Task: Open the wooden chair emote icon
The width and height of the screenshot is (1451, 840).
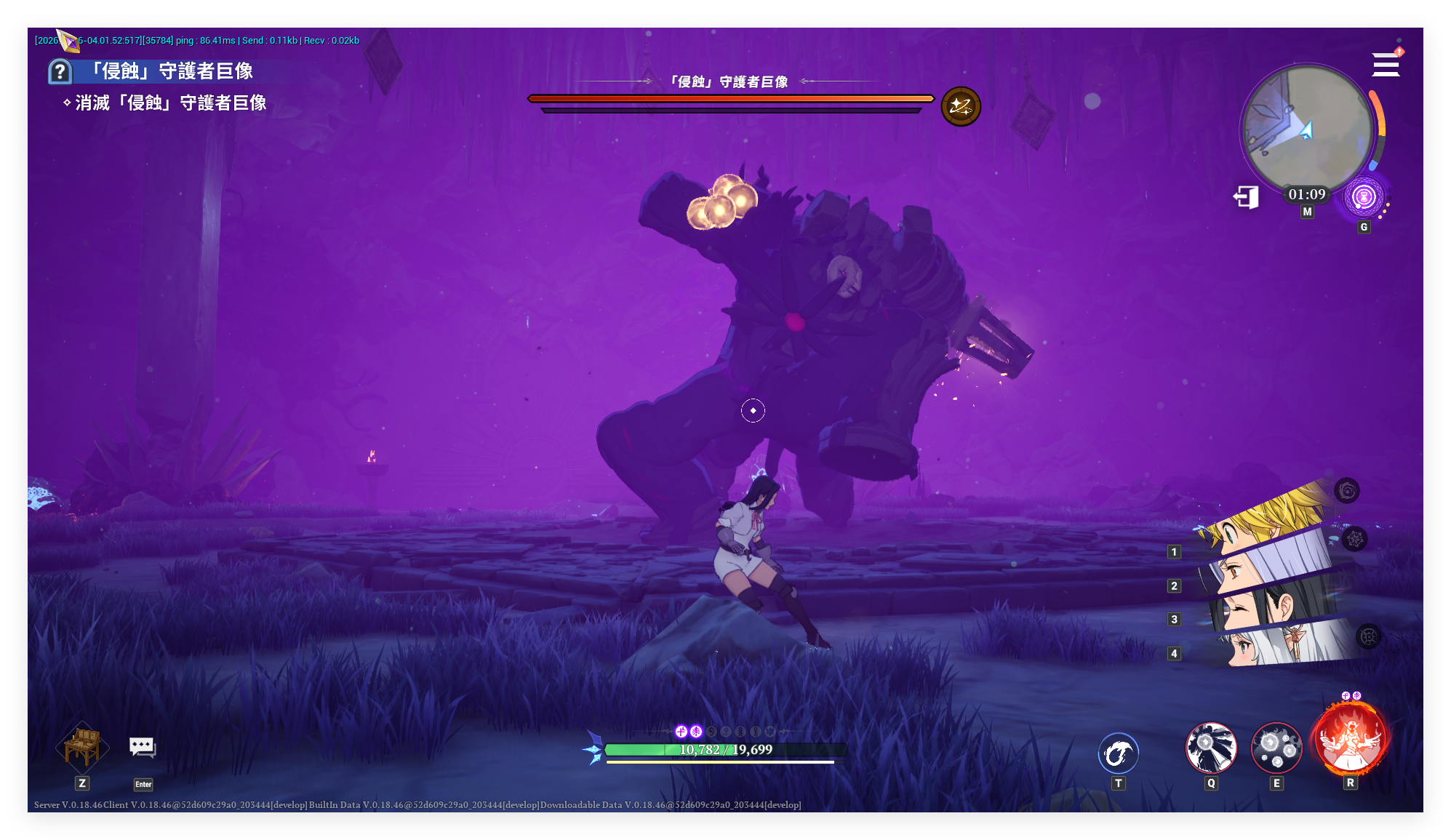Action: point(82,746)
